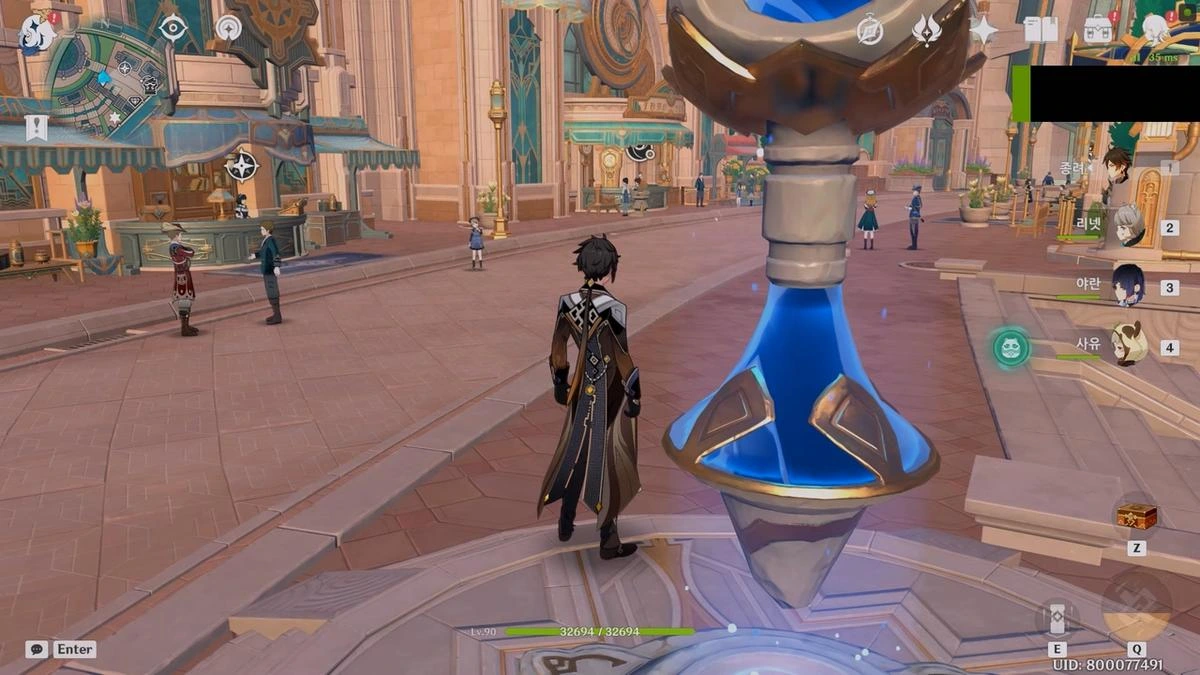1200x675 pixels.
Task: Switch to party member 사유
Action: 1128,345
